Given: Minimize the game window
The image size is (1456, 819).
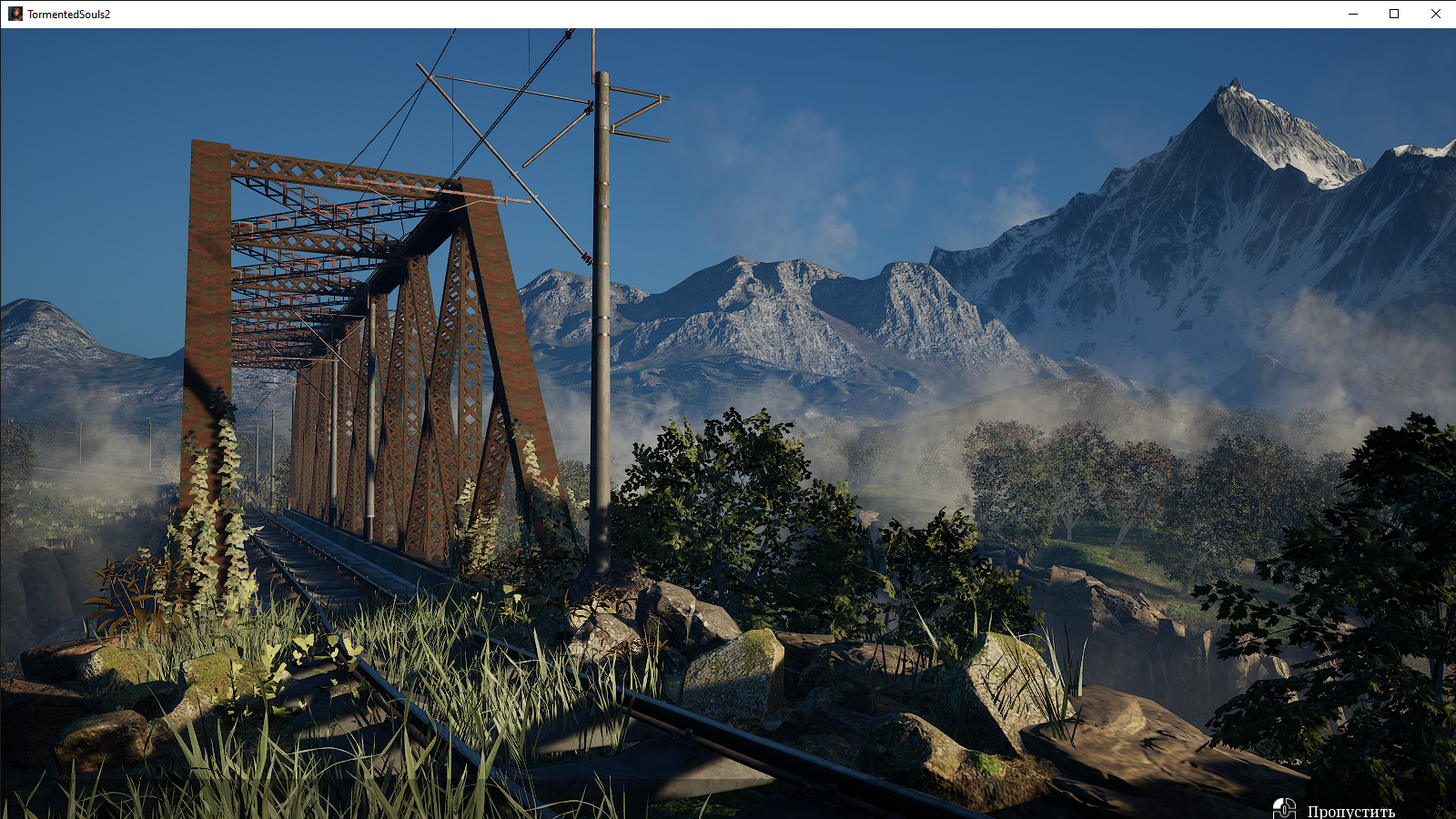Looking at the screenshot, I should 1353,14.
